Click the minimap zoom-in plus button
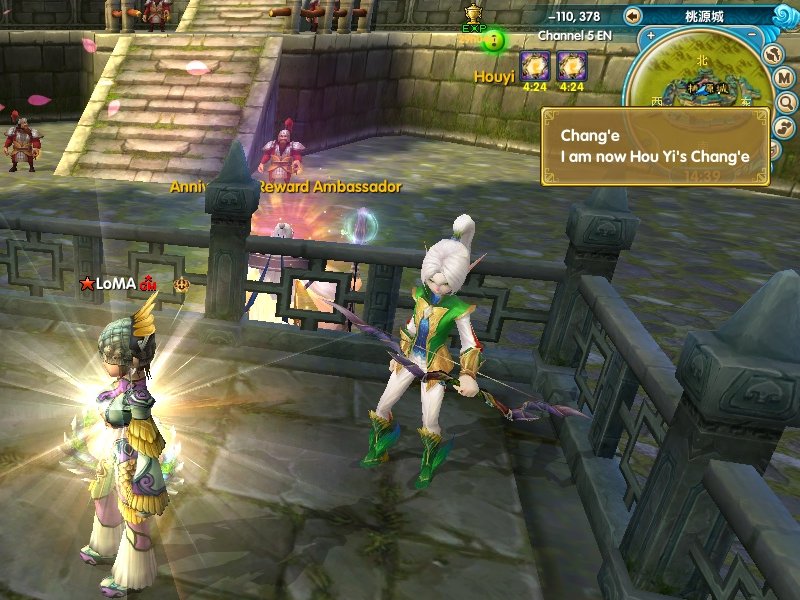This screenshot has height=600, width=800. 651,35
